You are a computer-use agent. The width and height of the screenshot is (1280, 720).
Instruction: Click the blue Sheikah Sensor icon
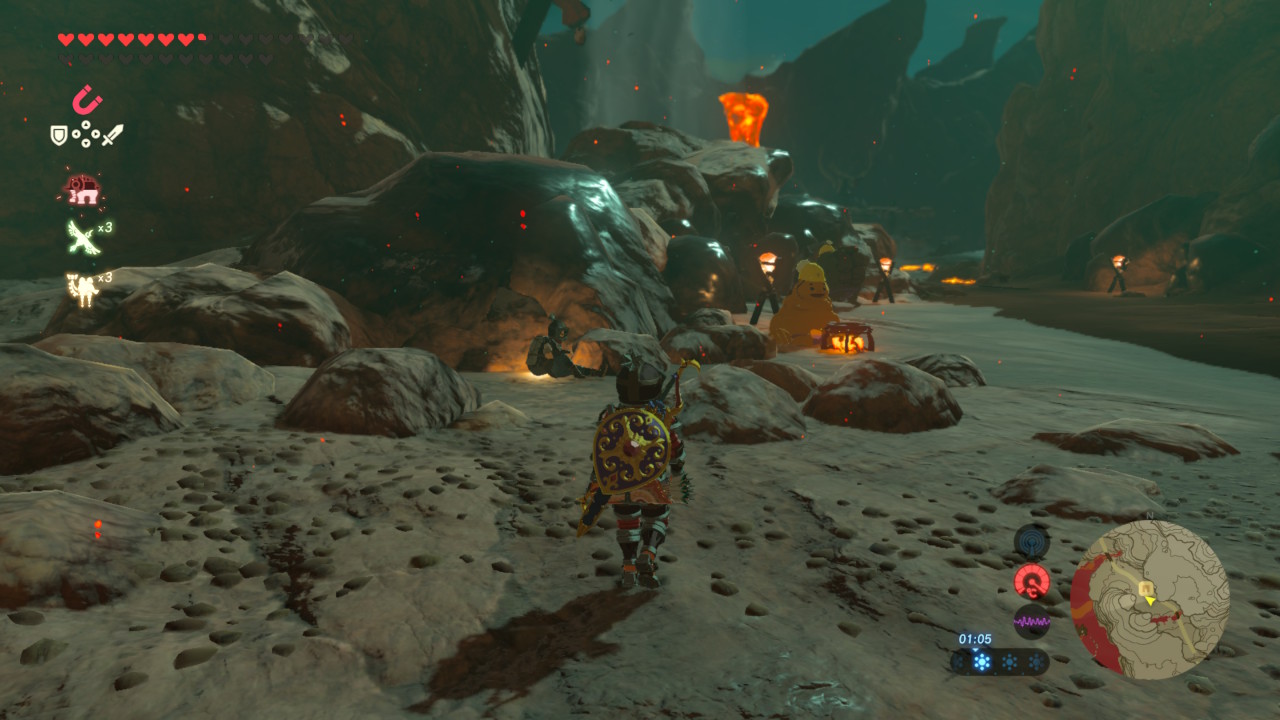[1031, 542]
